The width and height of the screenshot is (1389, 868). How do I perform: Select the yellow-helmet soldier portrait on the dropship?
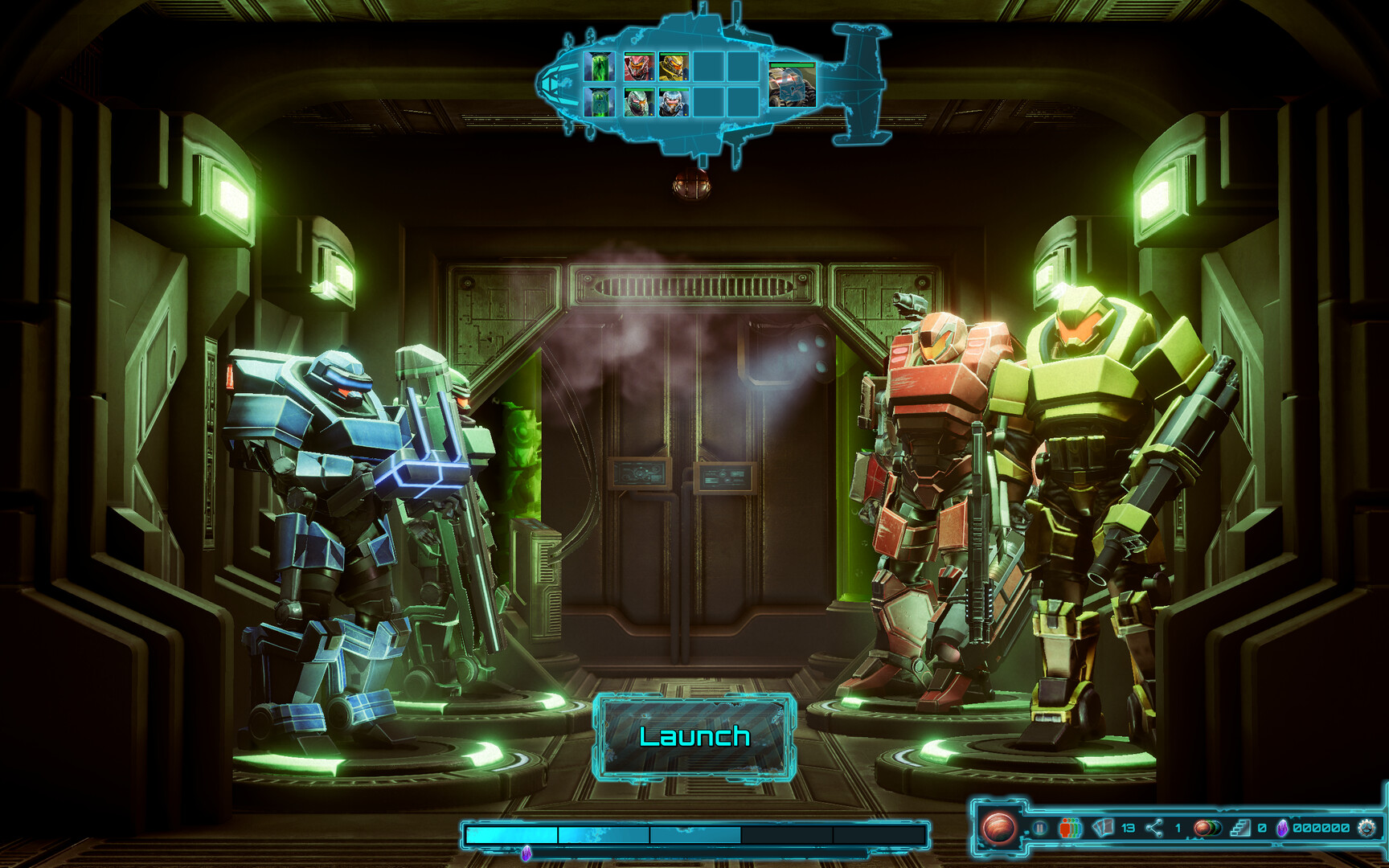click(x=673, y=67)
